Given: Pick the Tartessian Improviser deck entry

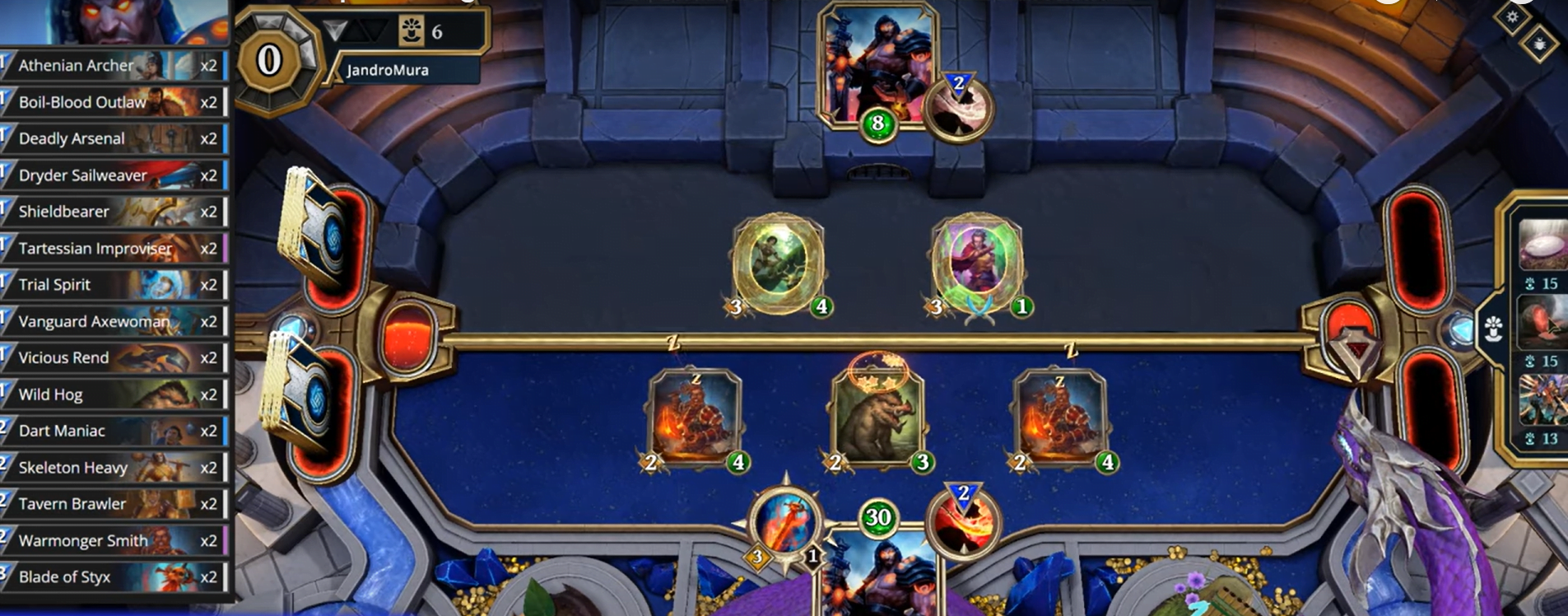Looking at the screenshot, I should [x=114, y=248].
